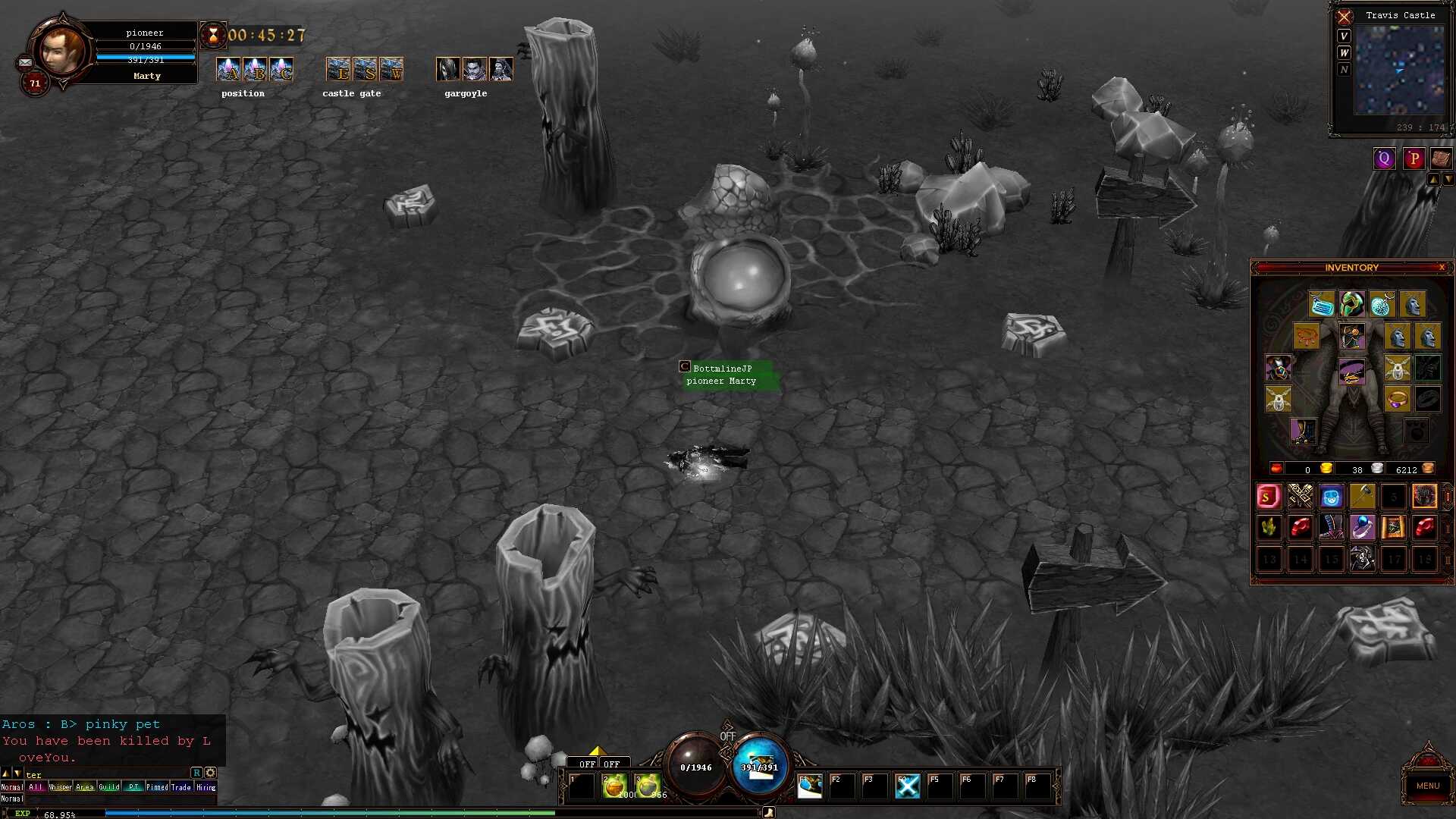Viewport: 1456px width, 819px height.
Task: Close the Inventory panel
Action: pyautogui.click(x=1442, y=268)
